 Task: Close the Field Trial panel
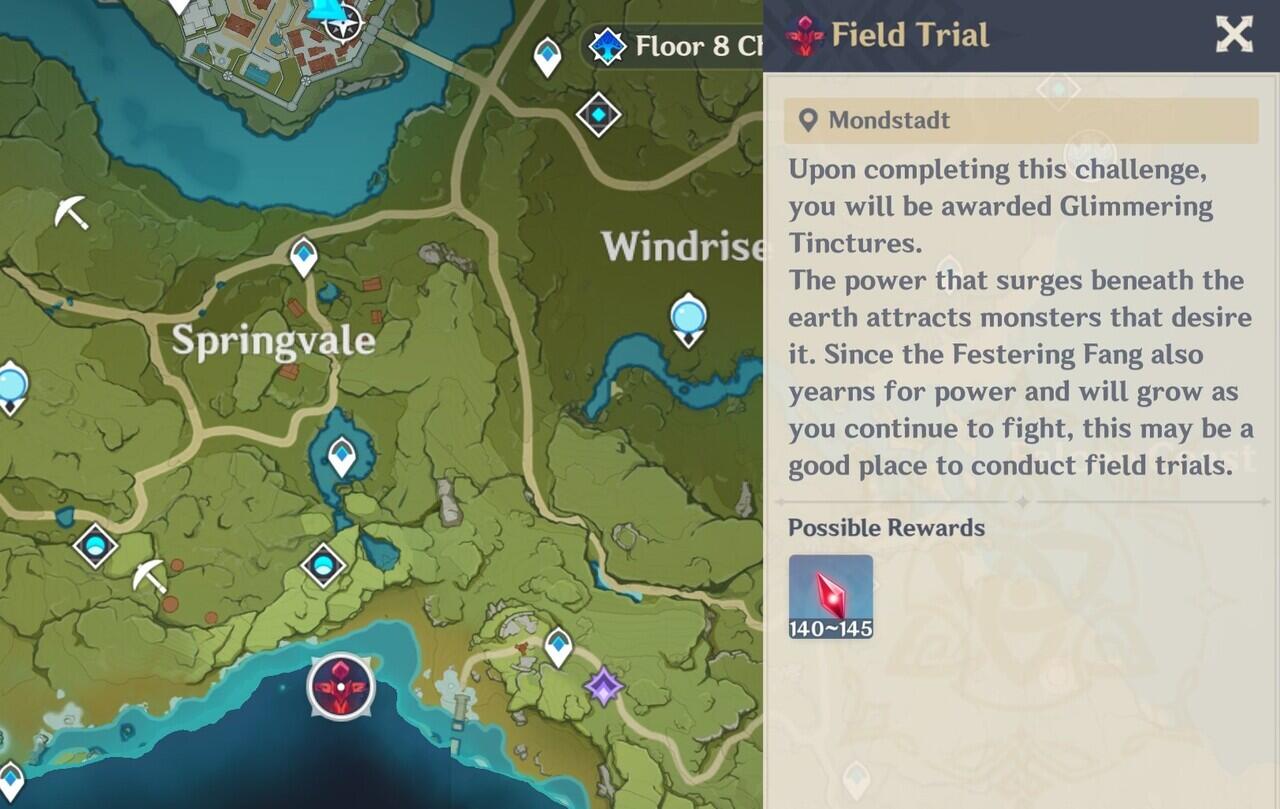pyautogui.click(x=1234, y=35)
